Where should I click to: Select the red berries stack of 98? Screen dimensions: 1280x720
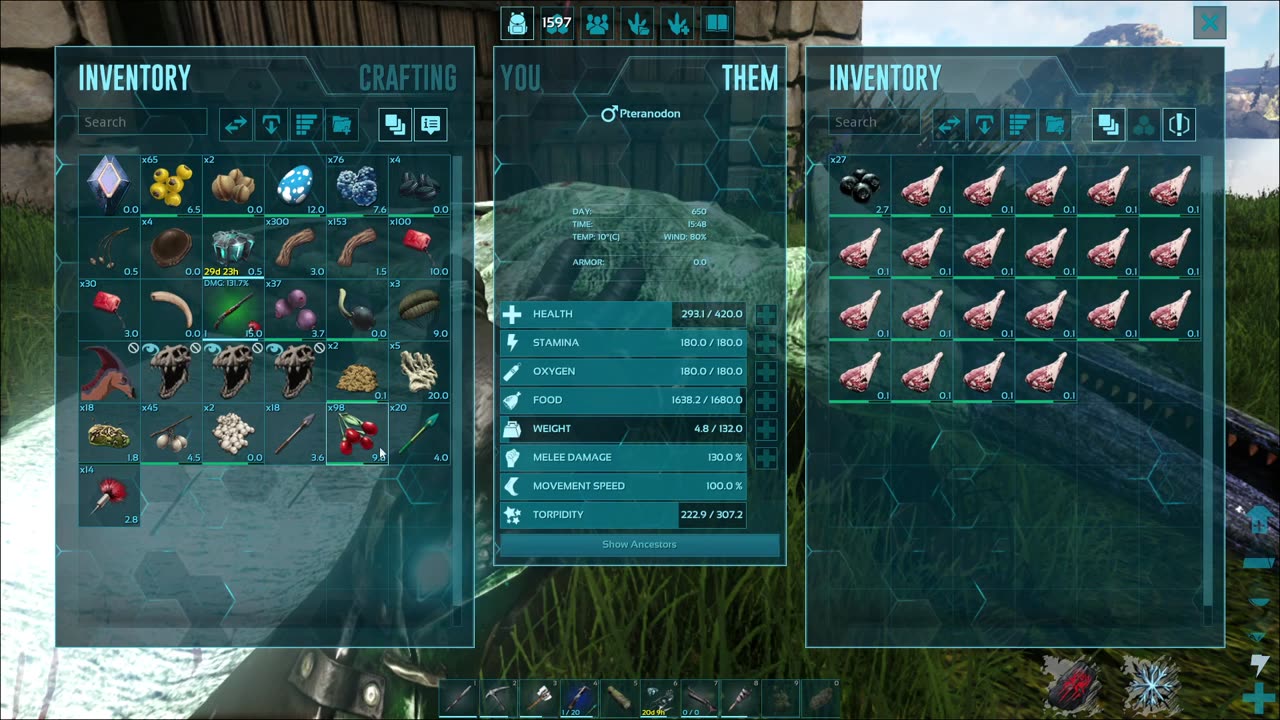pyautogui.click(x=357, y=433)
